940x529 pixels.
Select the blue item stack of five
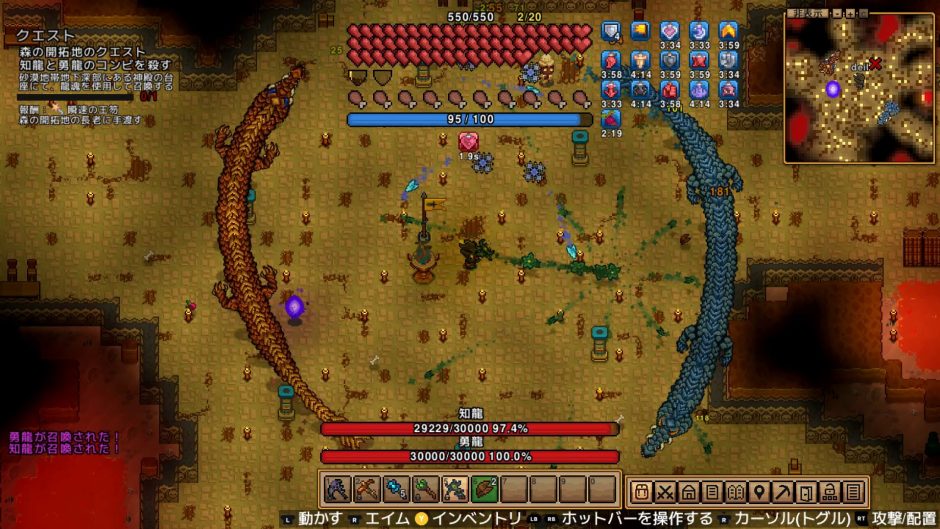(394, 490)
